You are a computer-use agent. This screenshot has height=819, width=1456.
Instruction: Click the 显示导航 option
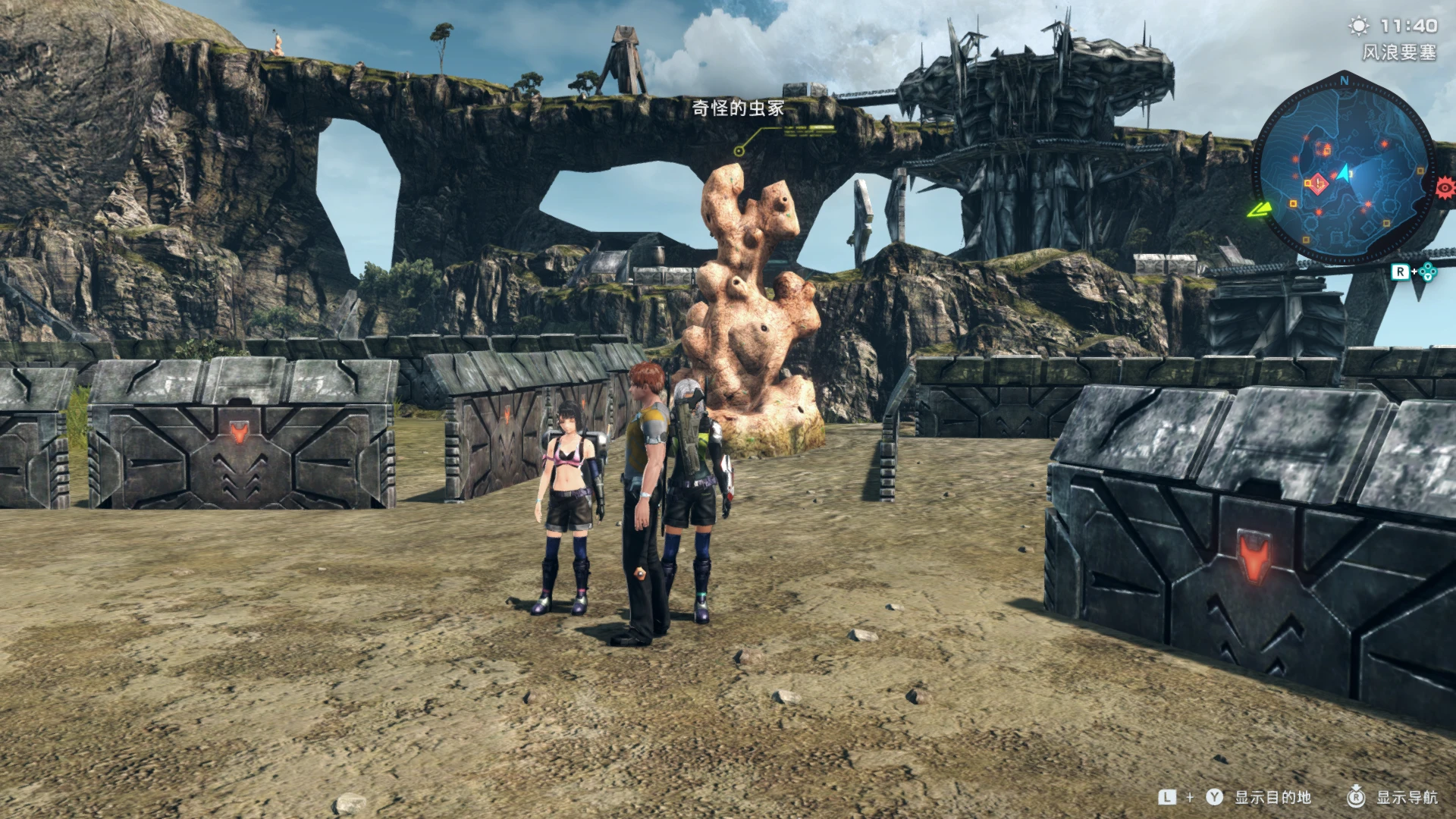point(1406,797)
